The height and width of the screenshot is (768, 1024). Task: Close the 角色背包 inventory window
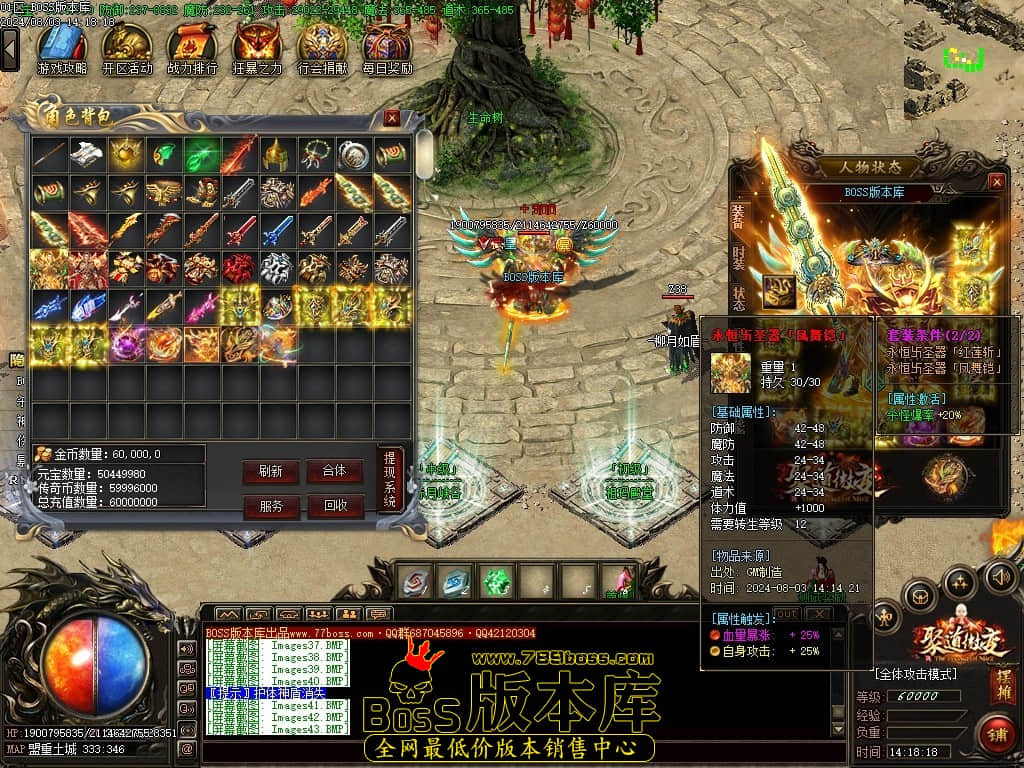[x=392, y=118]
